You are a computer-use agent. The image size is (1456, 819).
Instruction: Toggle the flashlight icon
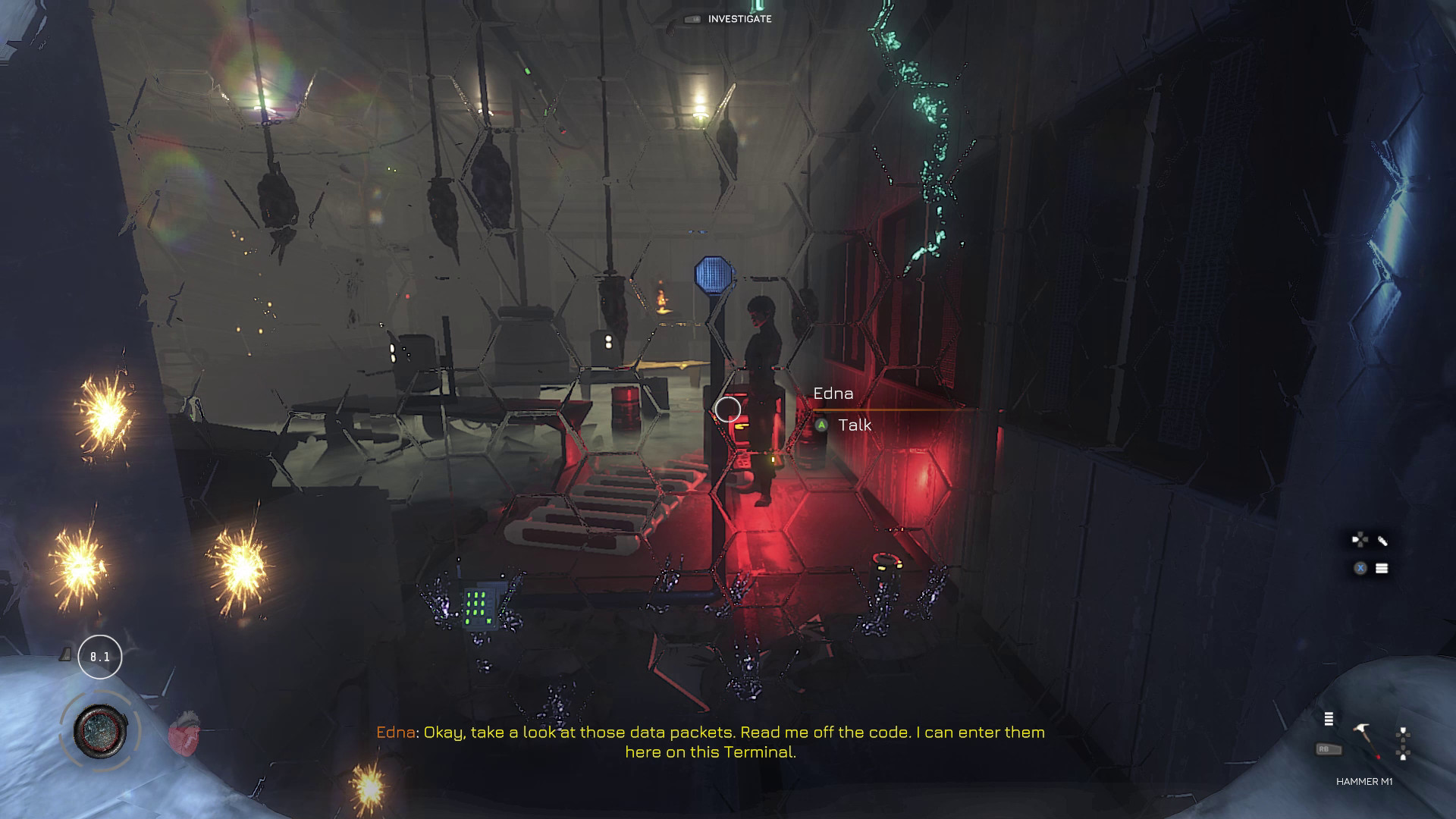click(x=1382, y=541)
